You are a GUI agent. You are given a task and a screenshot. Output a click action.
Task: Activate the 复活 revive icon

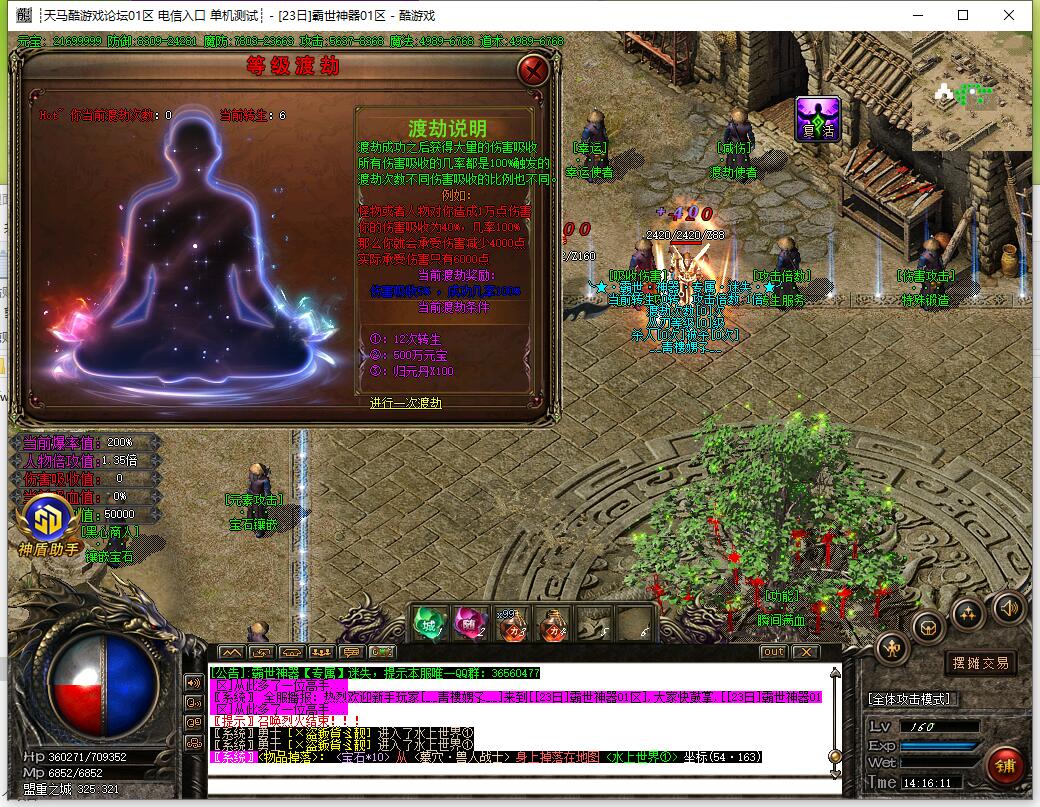817,119
